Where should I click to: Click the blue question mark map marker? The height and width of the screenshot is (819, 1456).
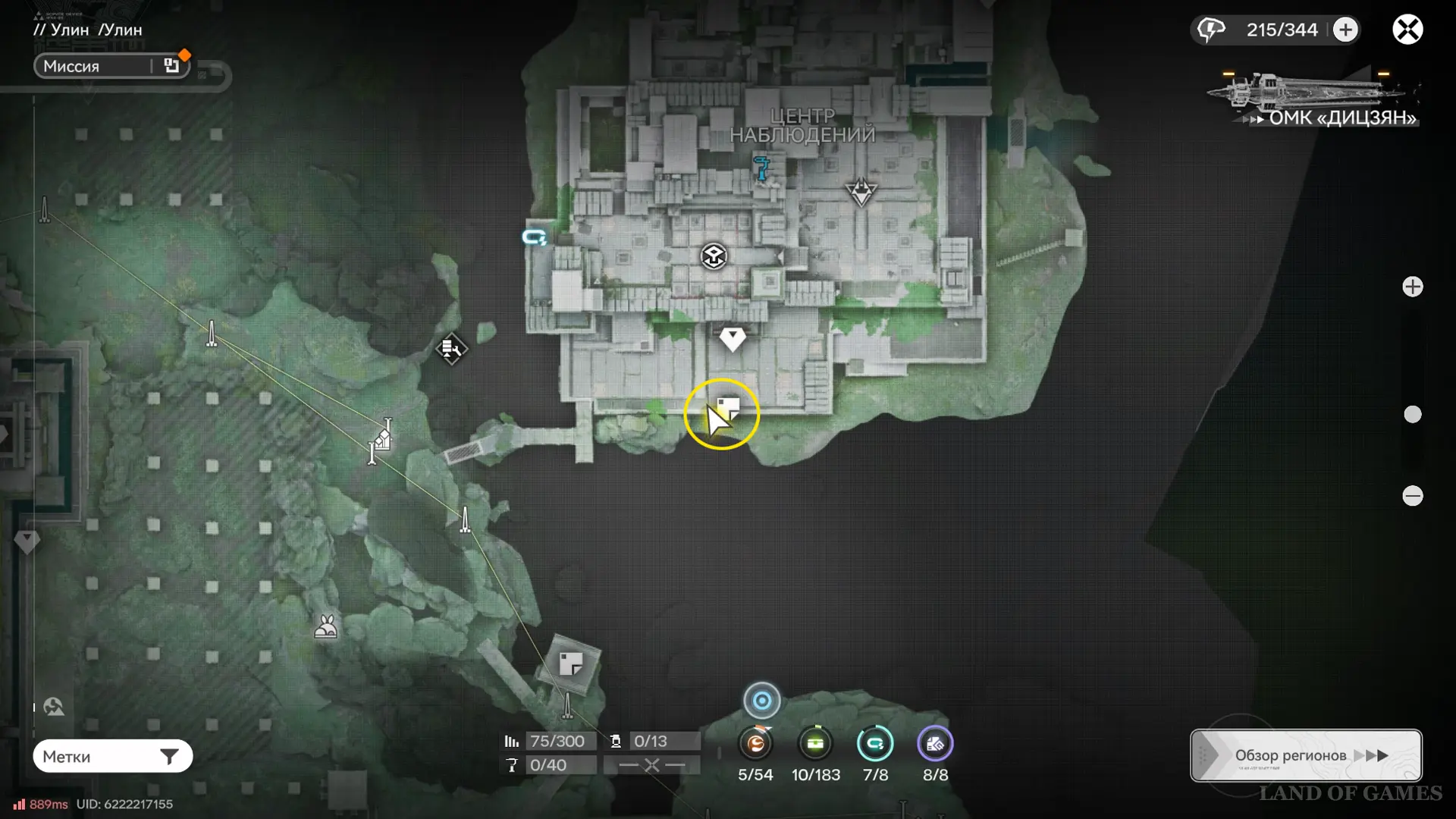pyautogui.click(x=761, y=168)
